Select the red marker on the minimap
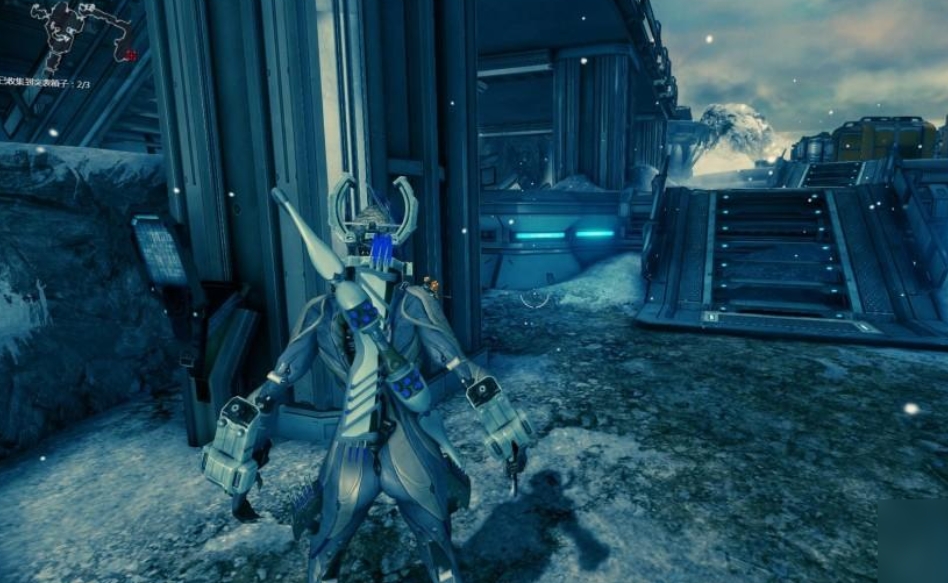948x583 pixels. click(x=131, y=56)
